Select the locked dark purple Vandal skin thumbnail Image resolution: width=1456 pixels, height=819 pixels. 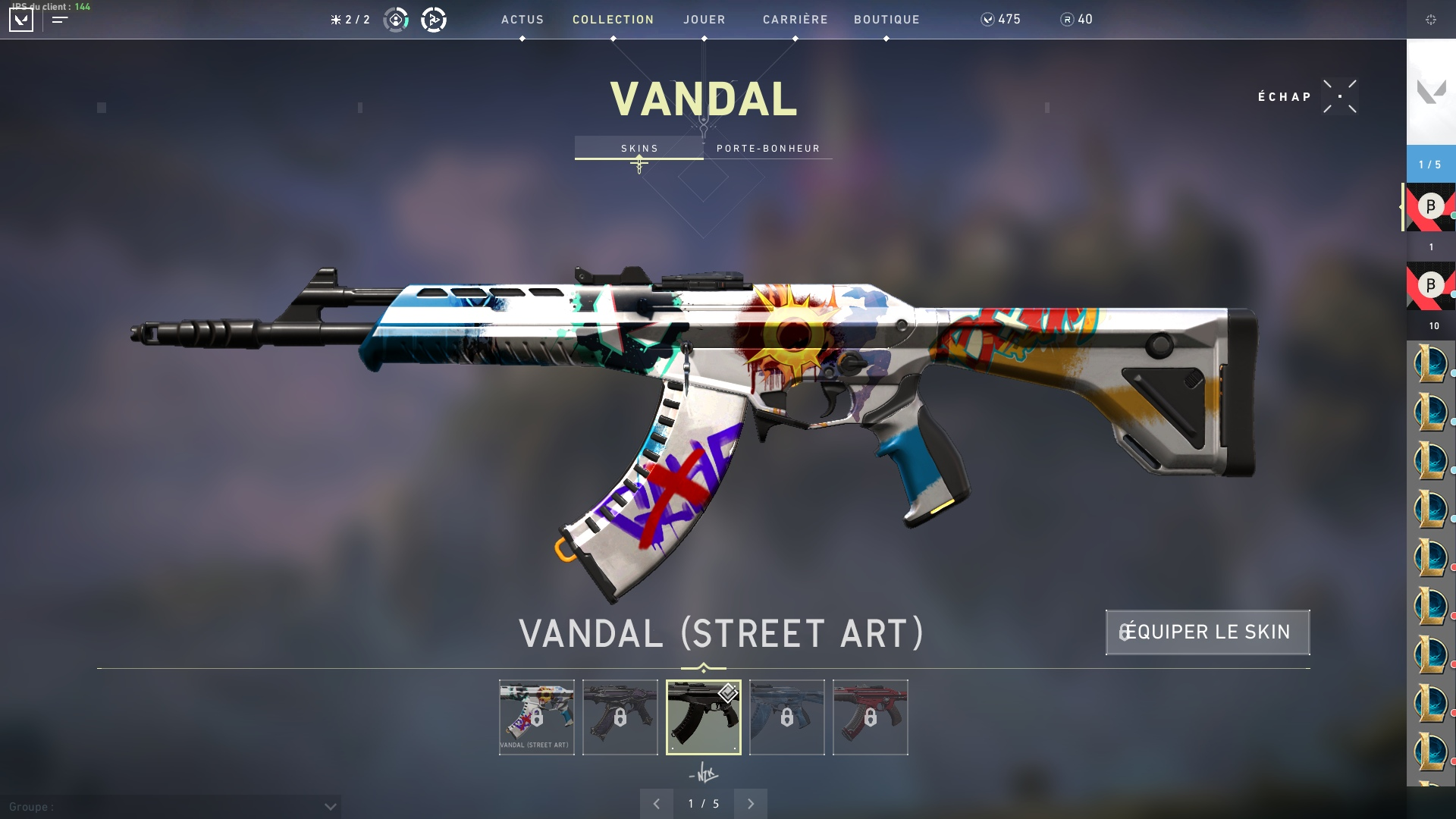point(620,717)
